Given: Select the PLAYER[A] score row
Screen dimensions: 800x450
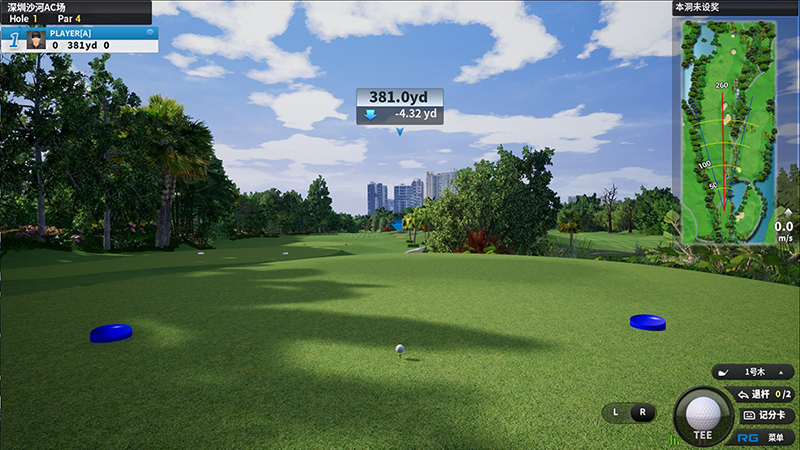Looking at the screenshot, I should click(90, 38).
